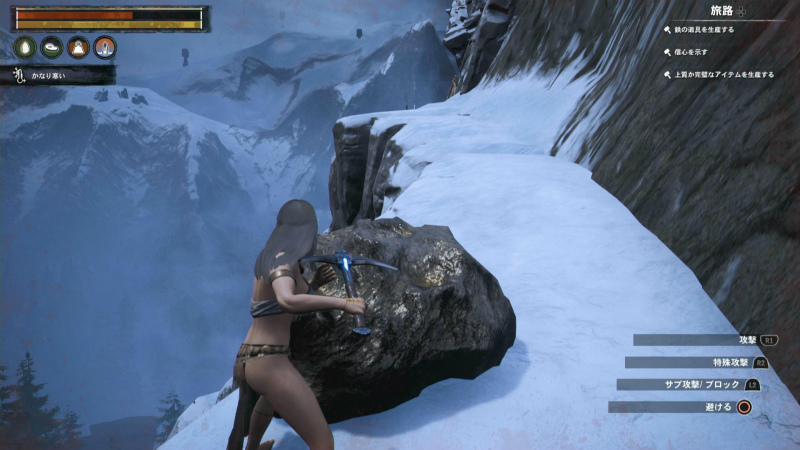Select the 鉄の道具を生産する journey objective

[704, 30]
